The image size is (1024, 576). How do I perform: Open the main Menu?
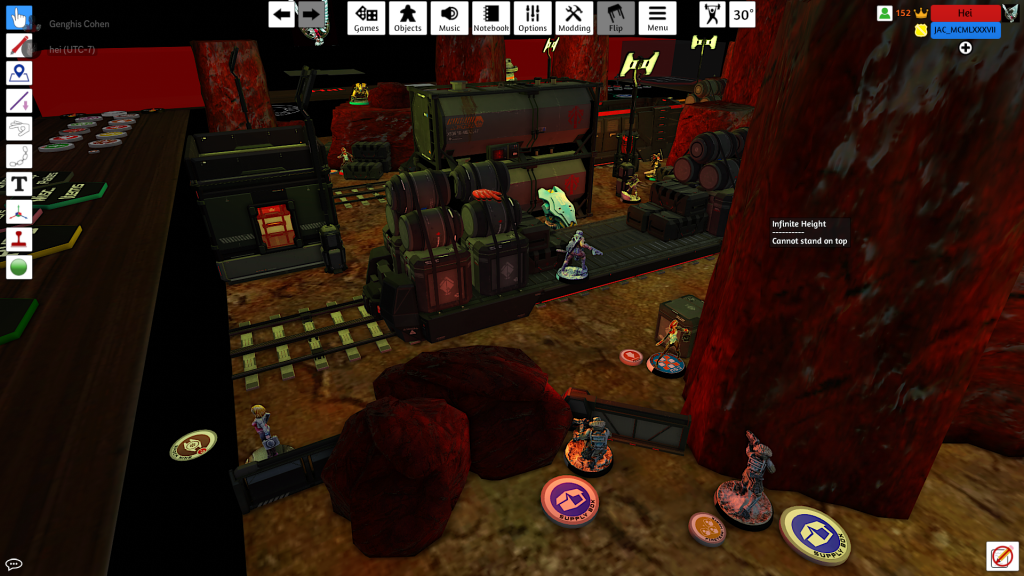(x=657, y=18)
